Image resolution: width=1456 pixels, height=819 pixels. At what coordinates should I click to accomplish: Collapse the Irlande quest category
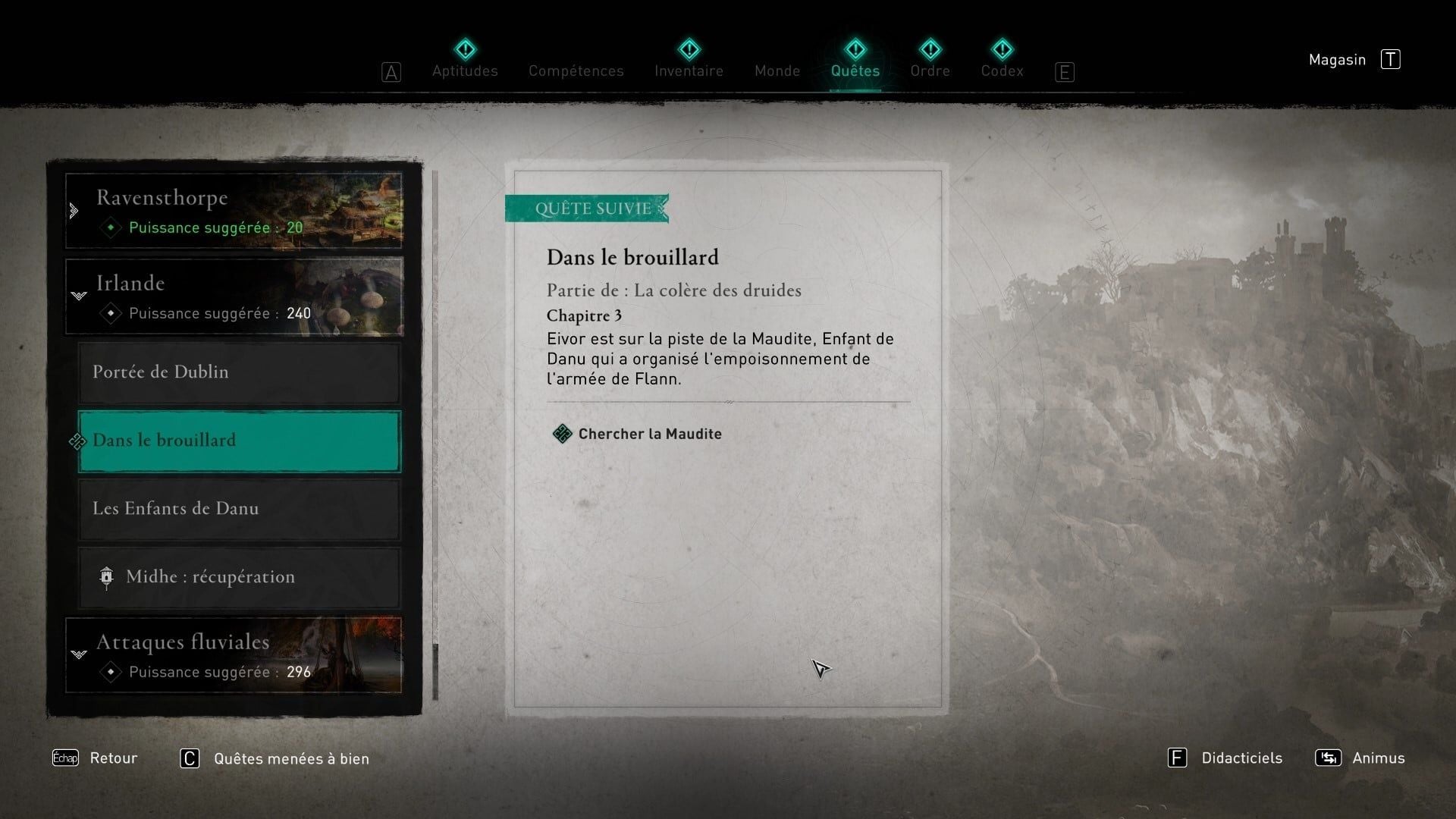(x=234, y=297)
